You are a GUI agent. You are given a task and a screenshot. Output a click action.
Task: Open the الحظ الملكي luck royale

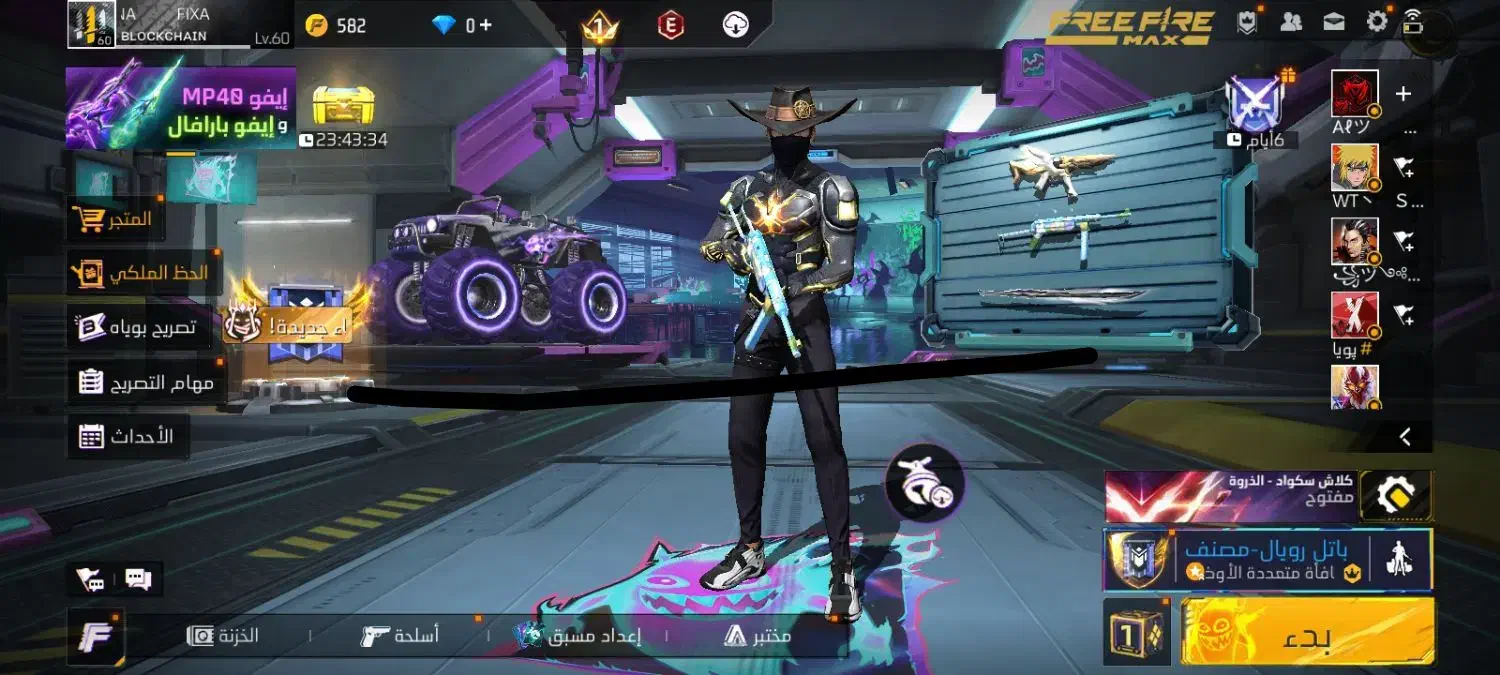tap(143, 272)
